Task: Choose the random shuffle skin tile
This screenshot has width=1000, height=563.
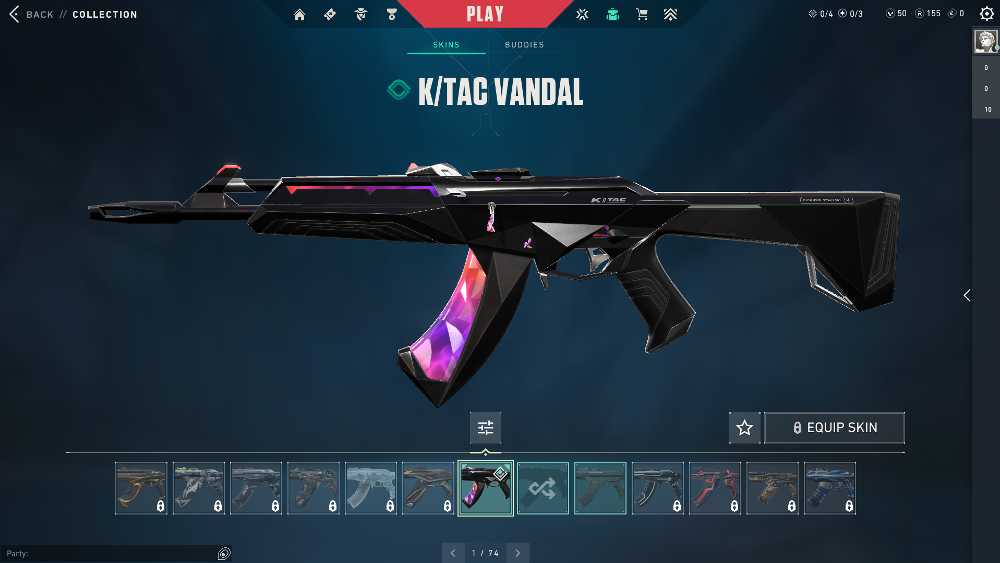Action: point(543,488)
